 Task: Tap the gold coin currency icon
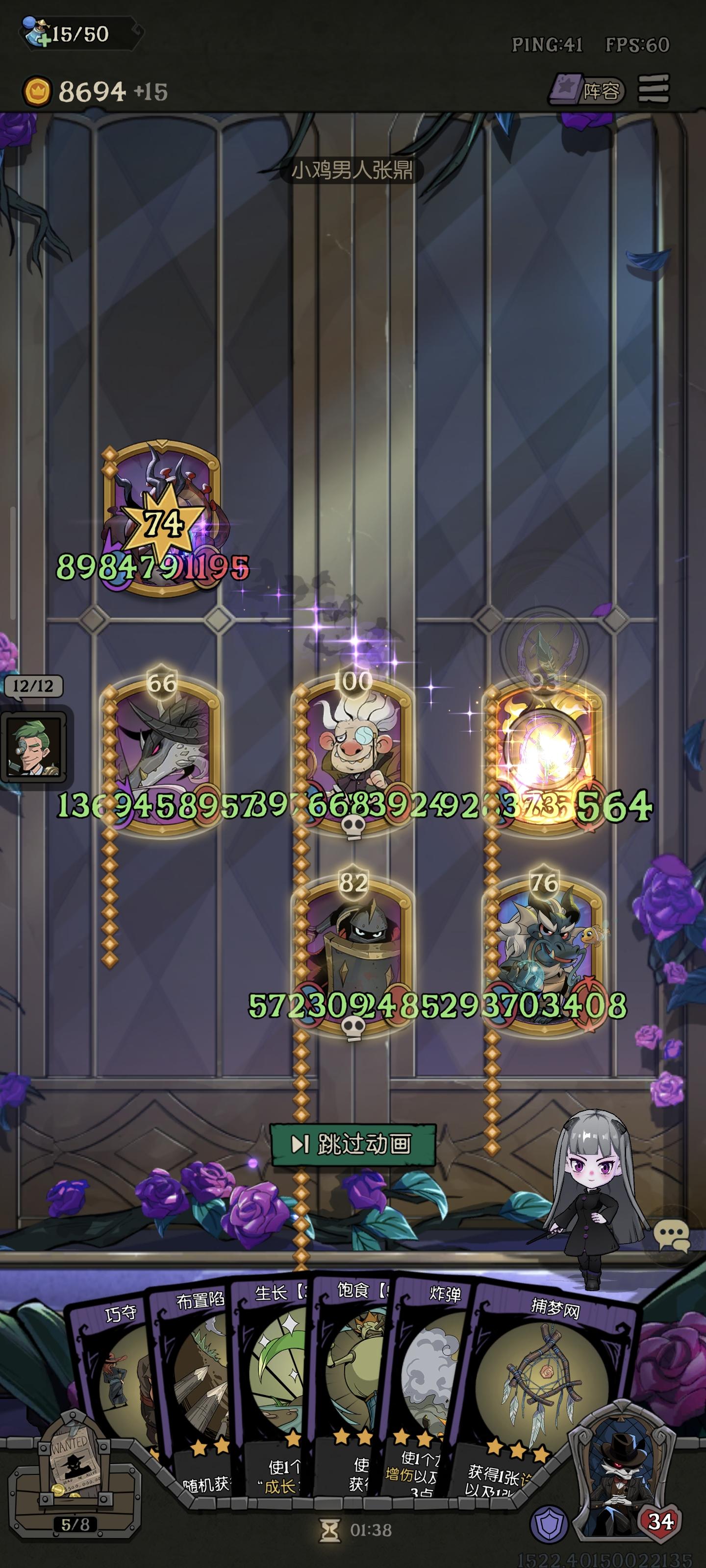(x=37, y=90)
